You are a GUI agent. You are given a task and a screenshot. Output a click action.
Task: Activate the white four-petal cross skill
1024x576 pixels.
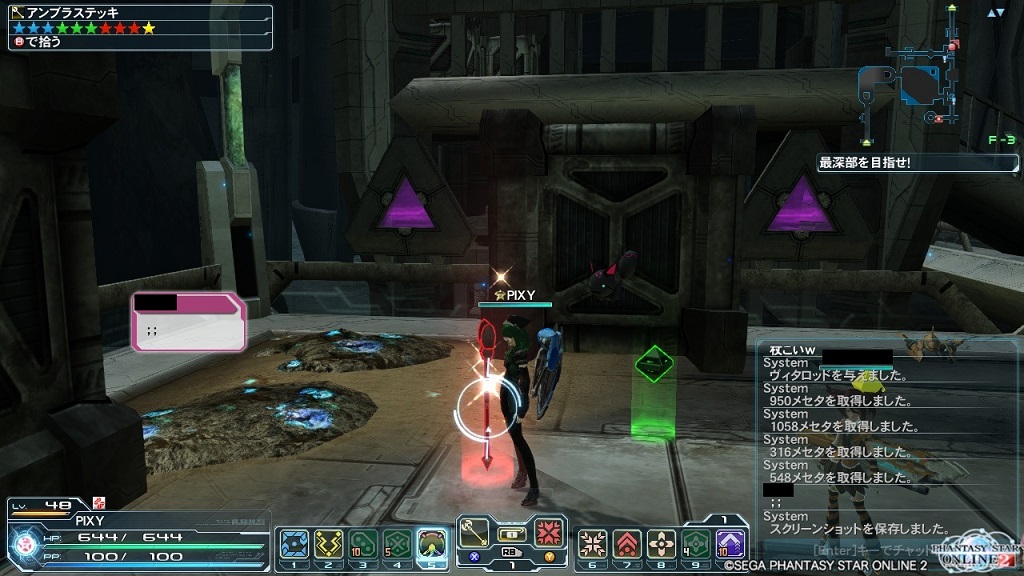pos(661,544)
